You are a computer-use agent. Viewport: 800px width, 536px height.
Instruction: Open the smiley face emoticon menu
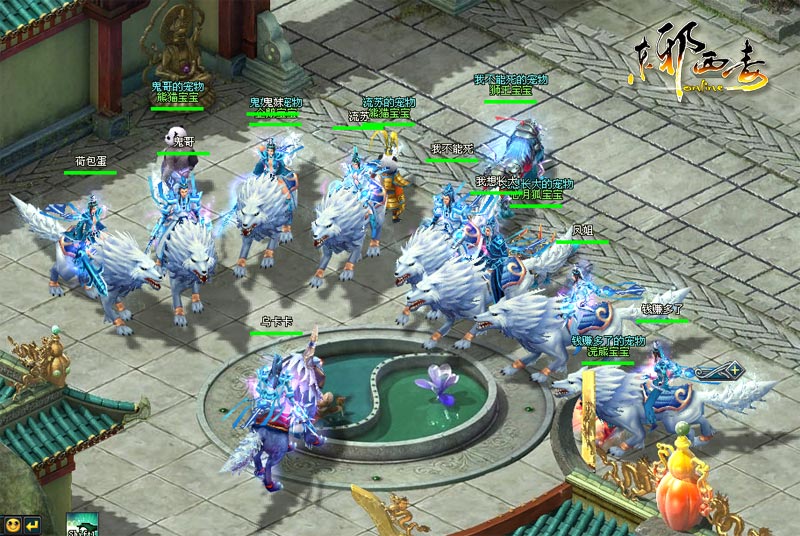(13, 524)
